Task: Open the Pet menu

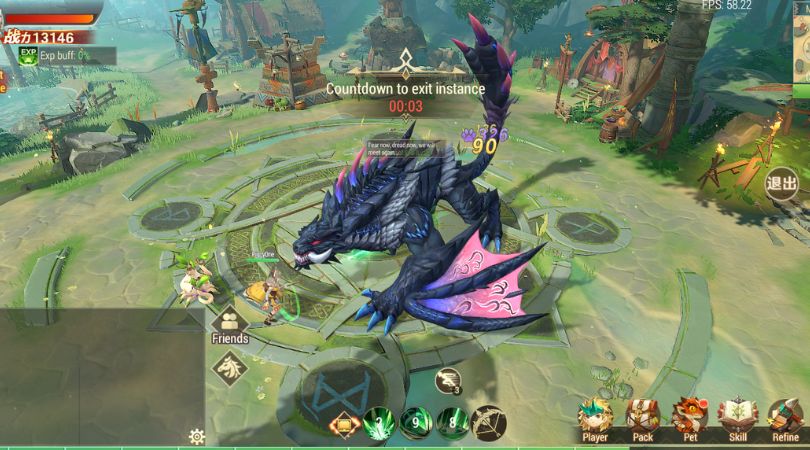Action: click(690, 418)
